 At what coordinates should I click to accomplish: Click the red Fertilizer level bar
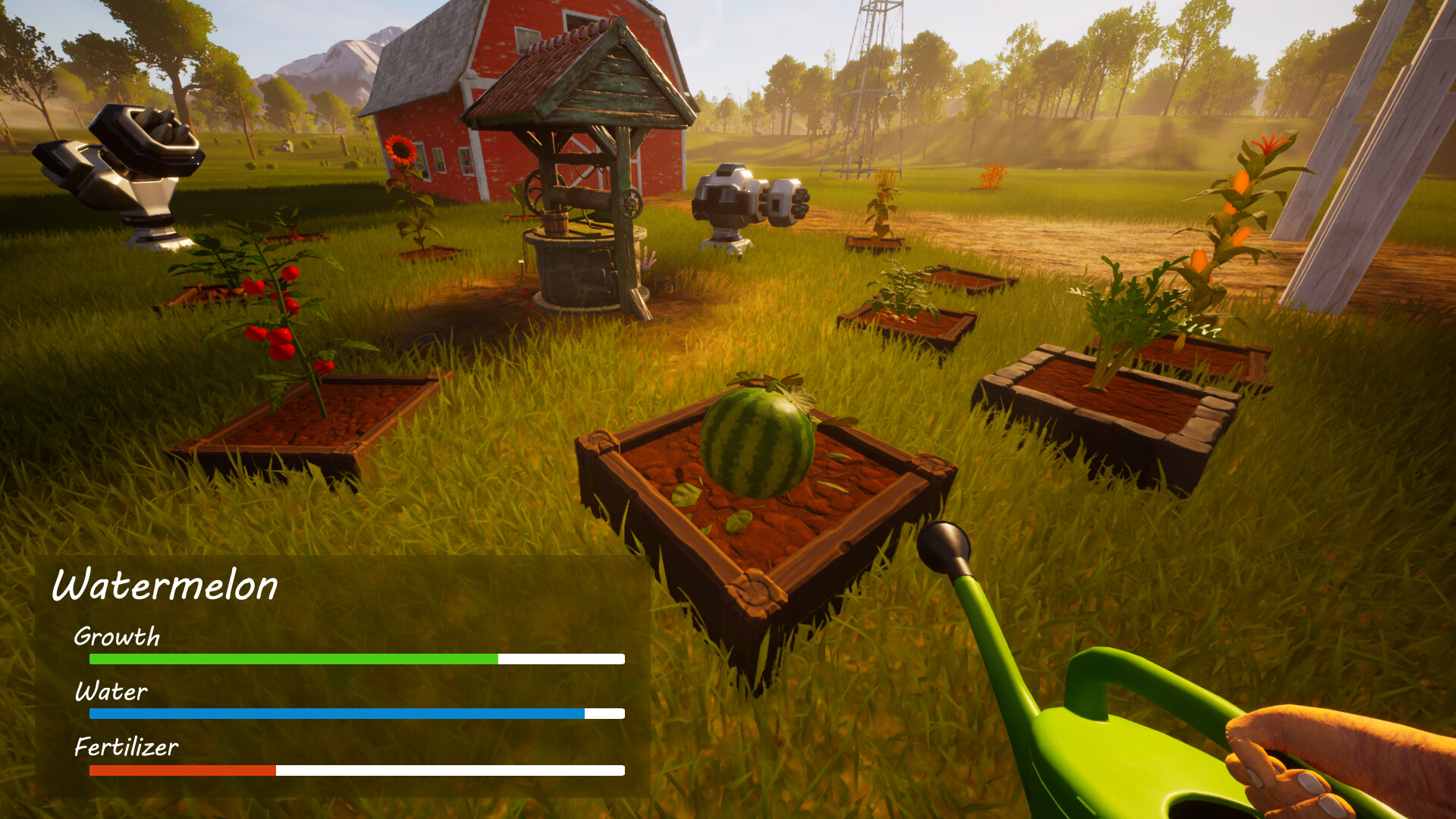182,770
